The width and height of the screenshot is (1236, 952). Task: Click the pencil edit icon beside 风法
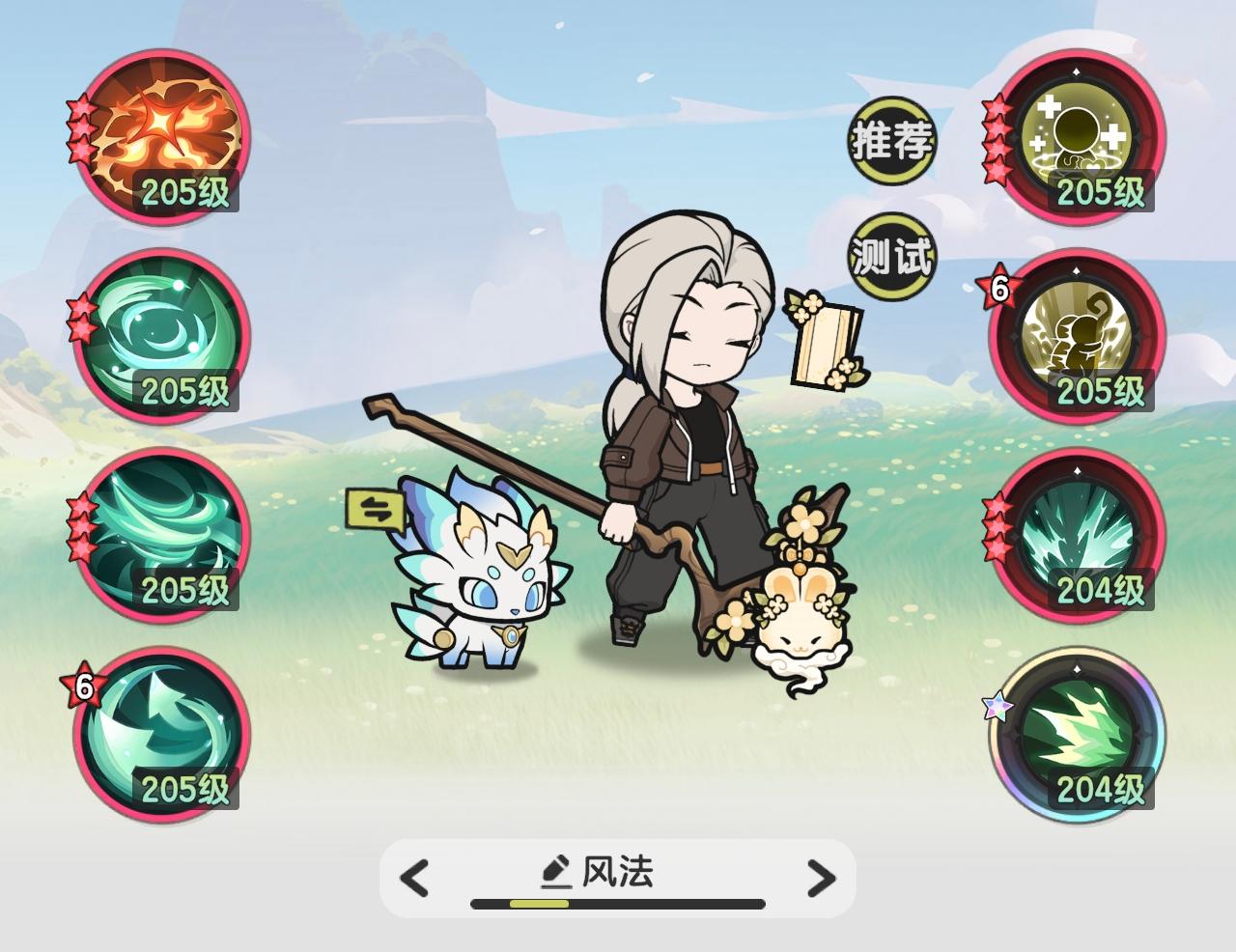click(x=555, y=870)
